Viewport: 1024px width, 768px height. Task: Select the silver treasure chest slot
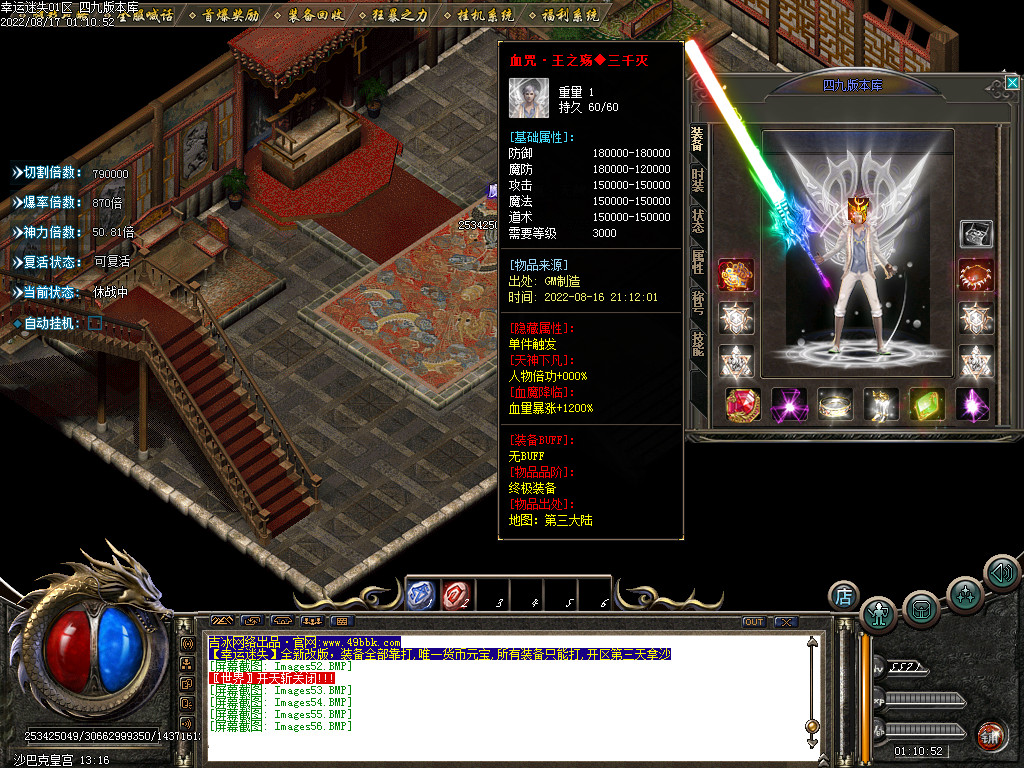point(976,234)
